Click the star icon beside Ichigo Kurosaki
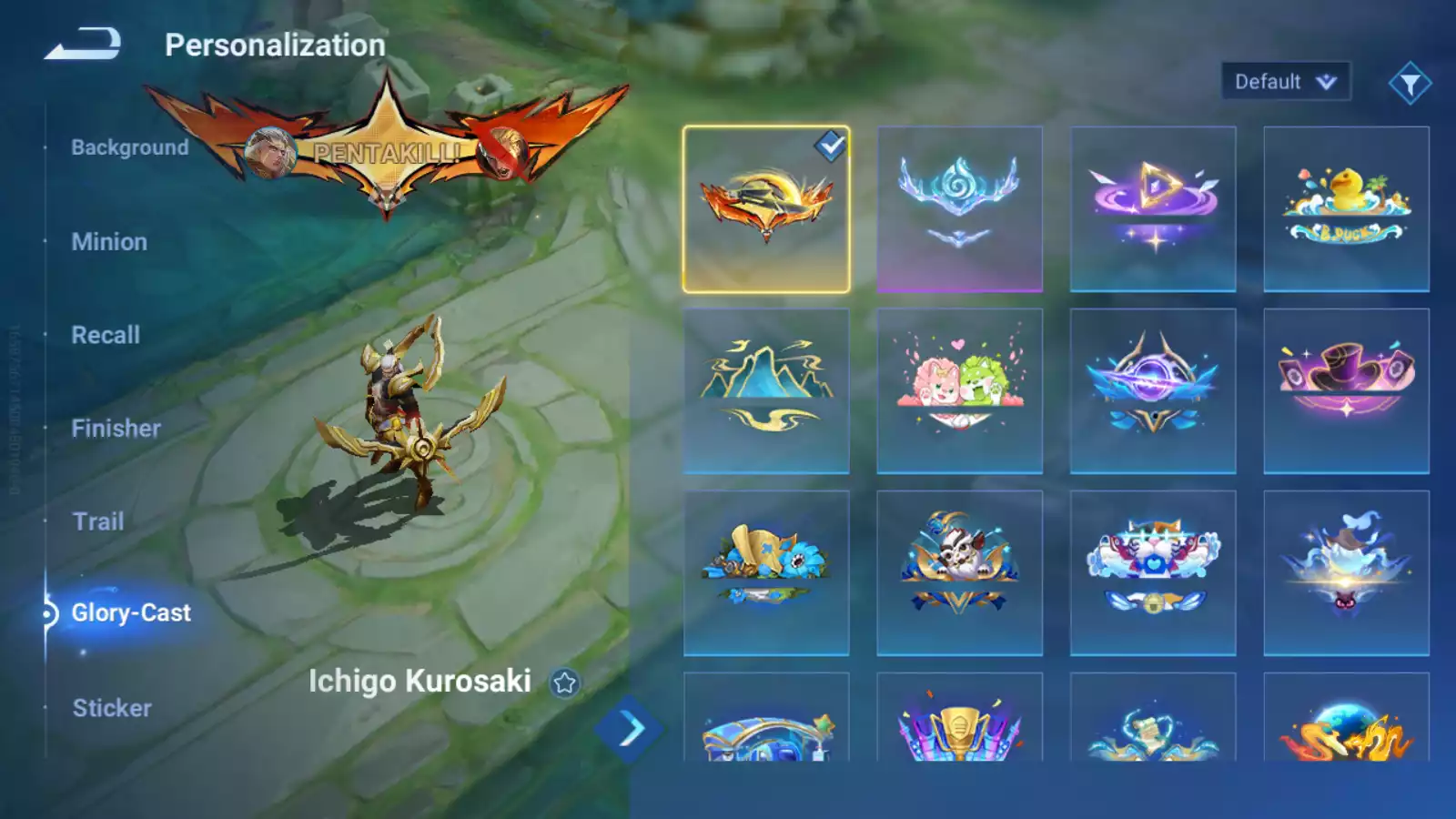Image resolution: width=1456 pixels, height=819 pixels. pyautogui.click(x=564, y=682)
